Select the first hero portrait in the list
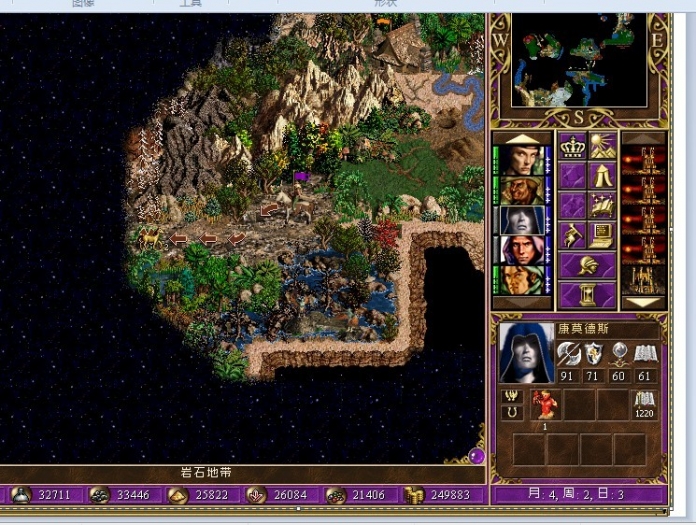This screenshot has height=525, width=696. tap(521, 160)
